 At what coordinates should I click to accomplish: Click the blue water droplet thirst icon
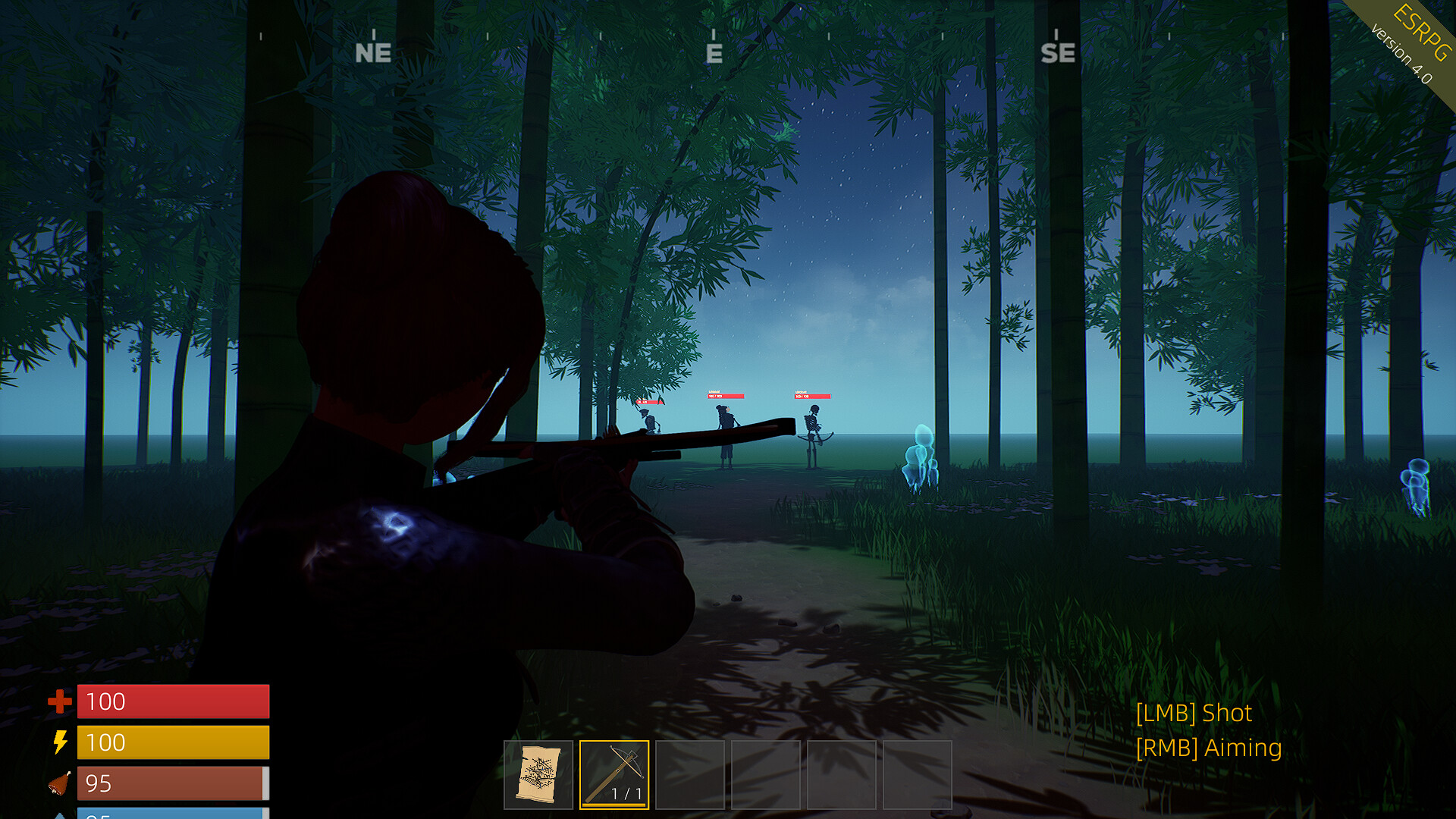click(61, 815)
